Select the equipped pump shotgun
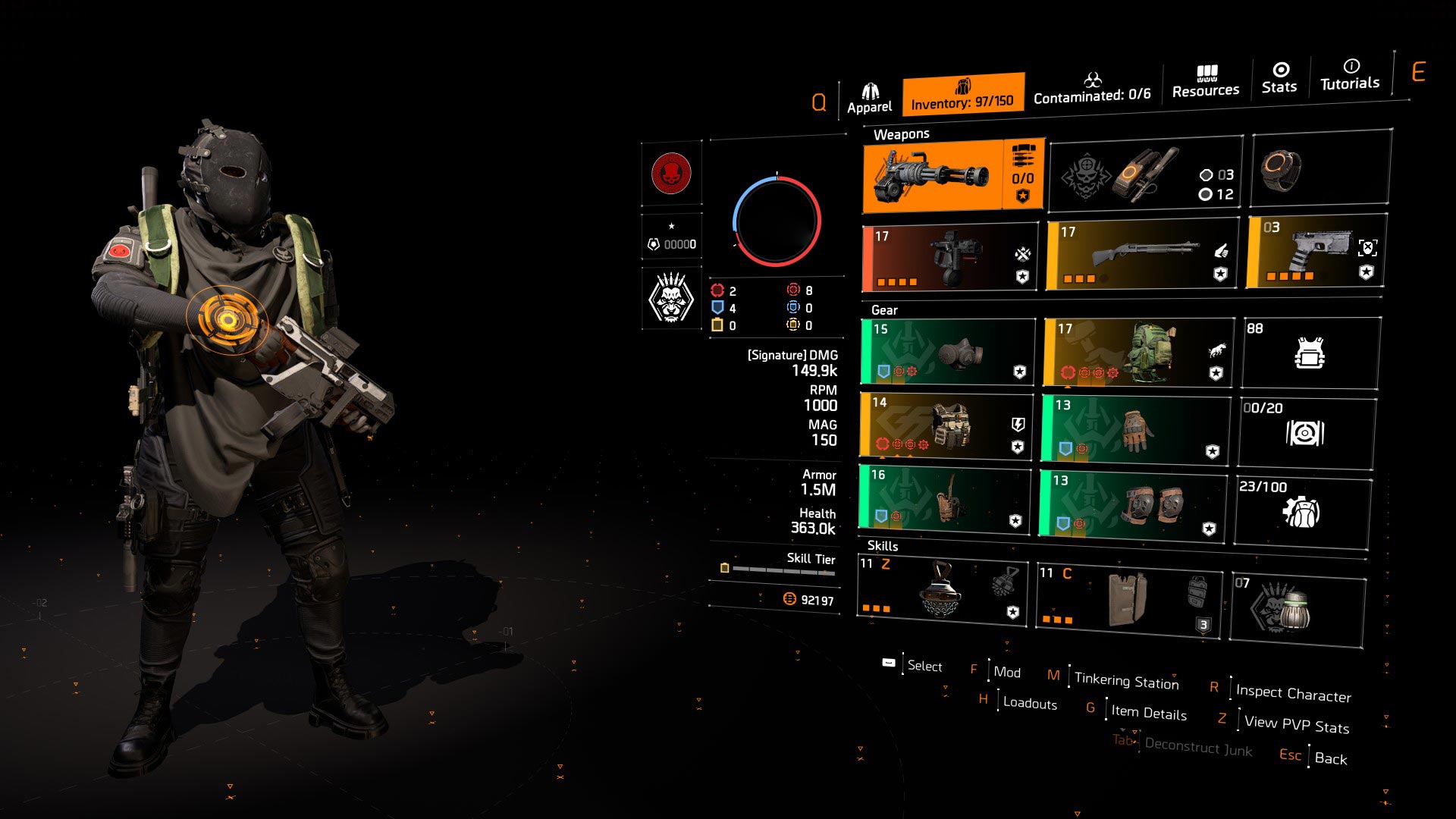The image size is (1456, 819). 1137,253
